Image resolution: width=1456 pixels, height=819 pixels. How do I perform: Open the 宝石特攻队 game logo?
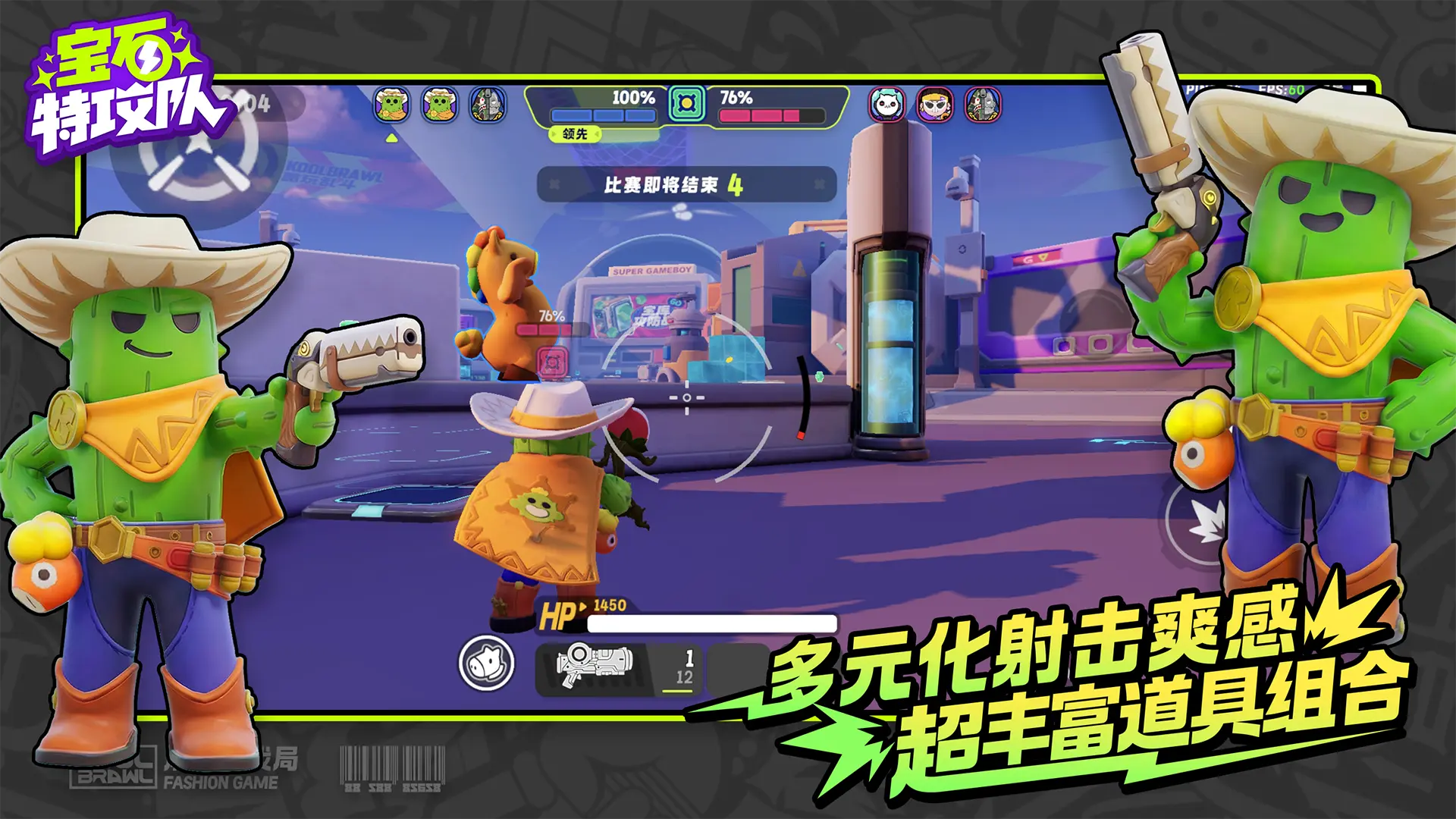click(121, 83)
